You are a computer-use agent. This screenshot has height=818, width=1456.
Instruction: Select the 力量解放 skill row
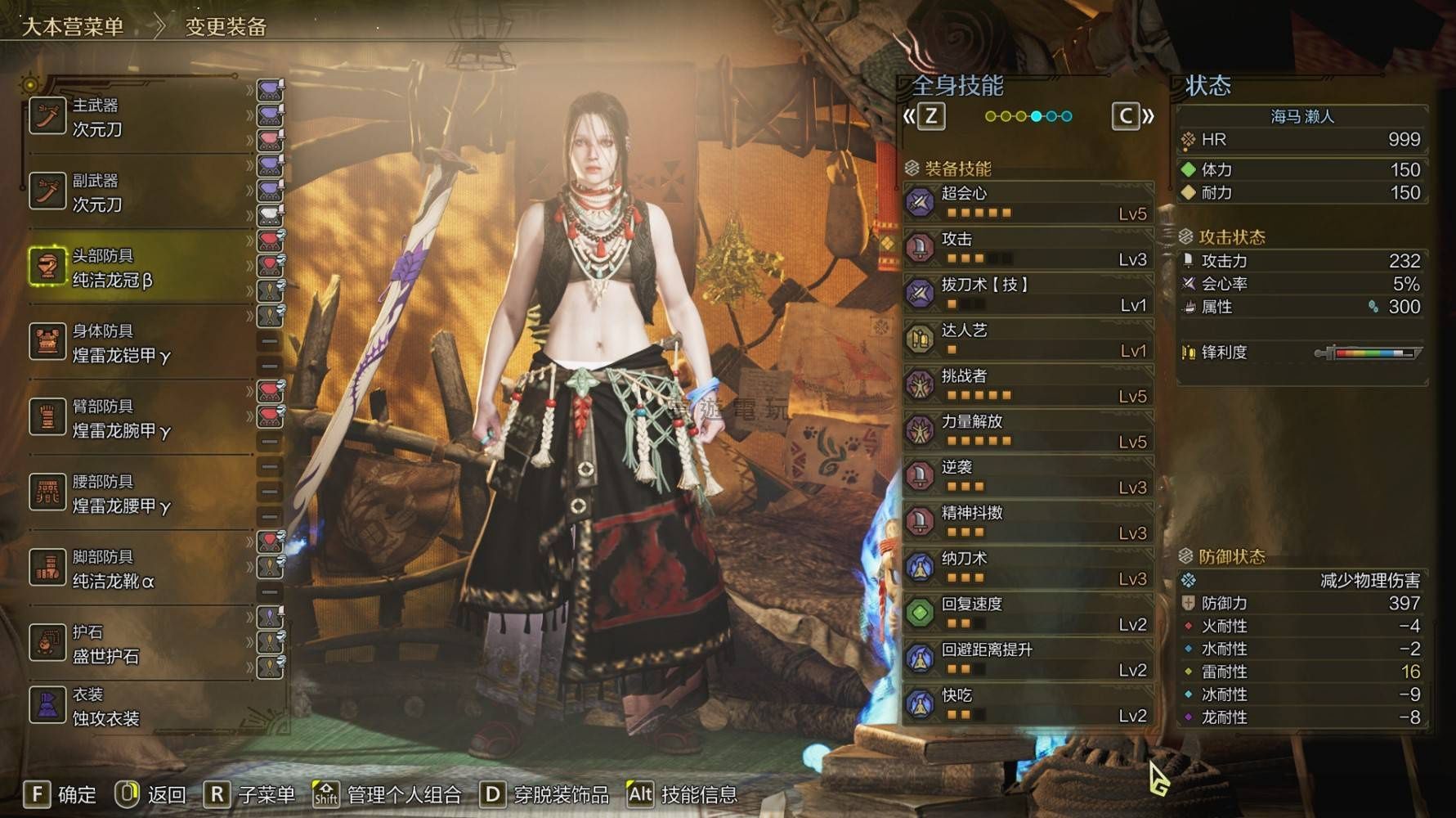point(1028,432)
